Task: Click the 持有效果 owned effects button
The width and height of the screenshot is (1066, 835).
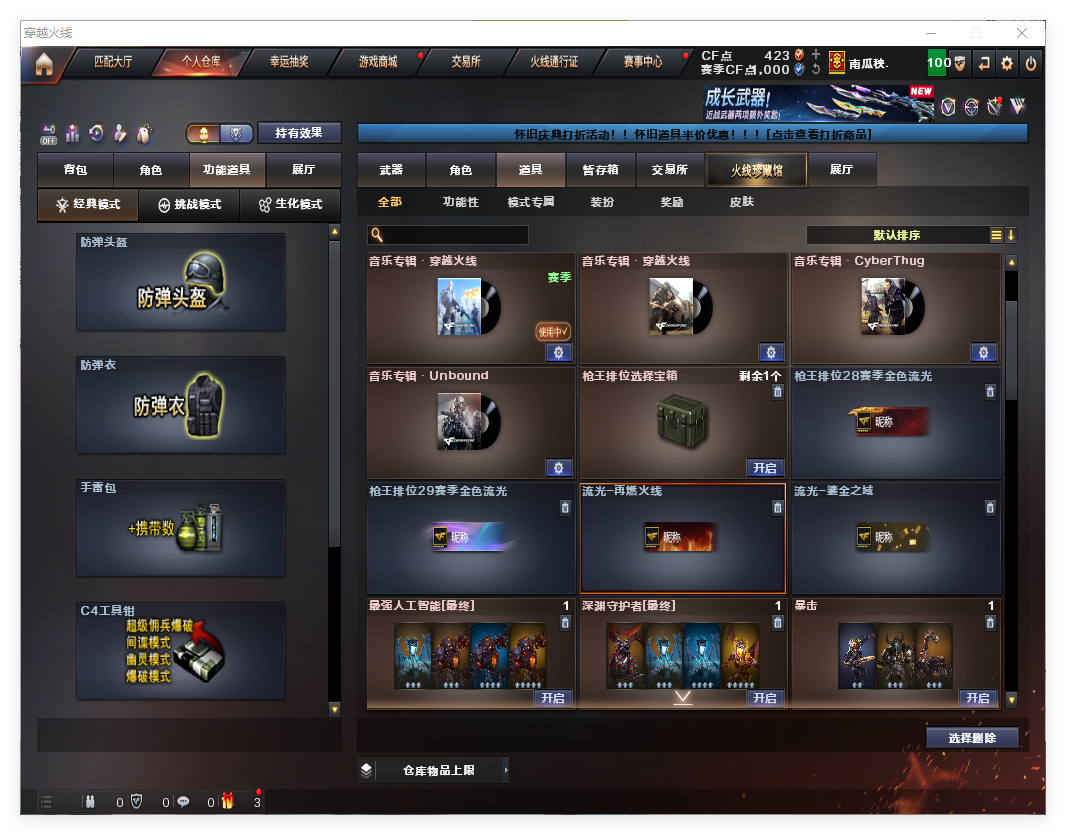Action: coord(299,133)
